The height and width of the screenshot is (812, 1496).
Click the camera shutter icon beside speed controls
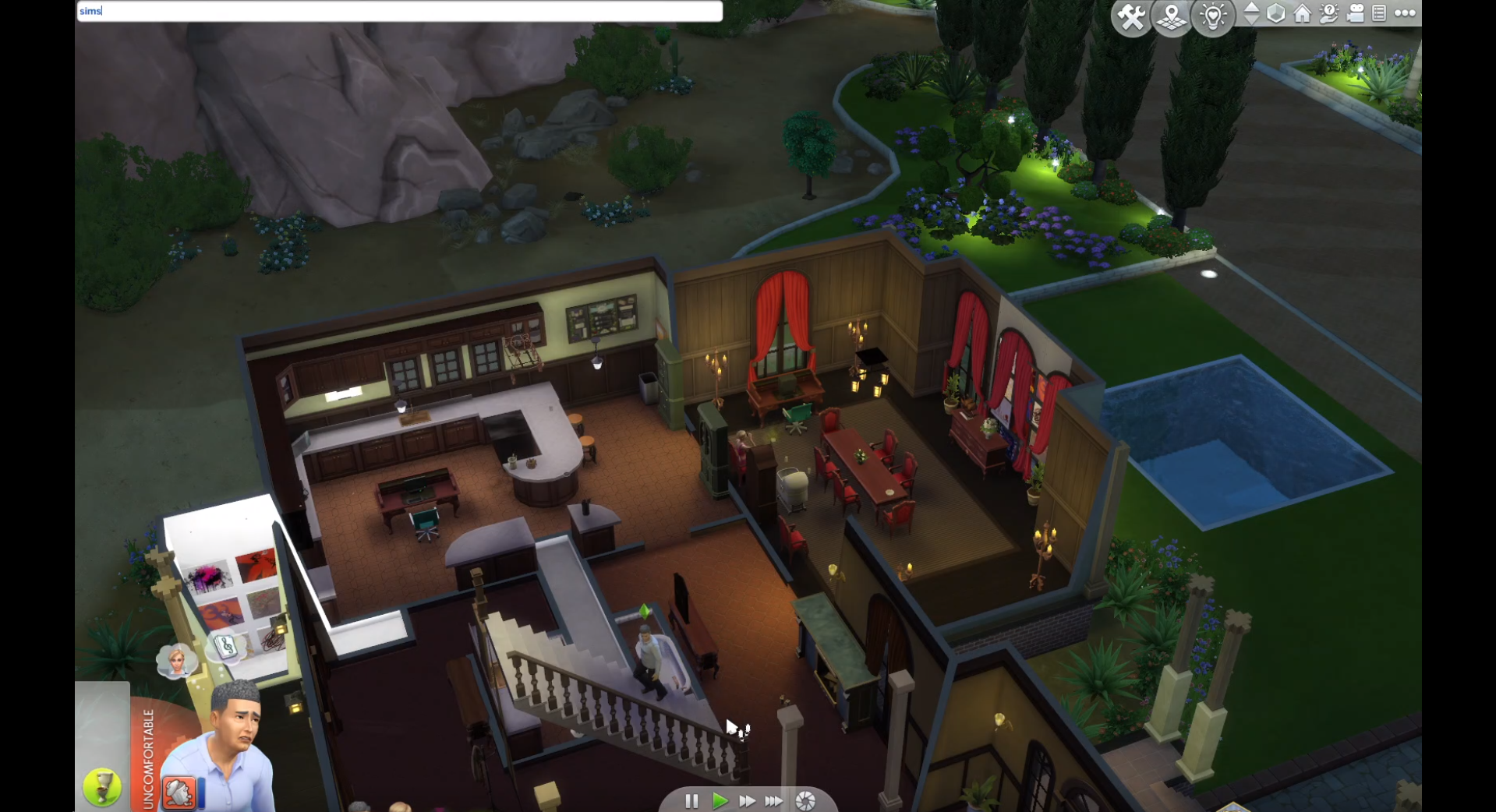click(805, 801)
